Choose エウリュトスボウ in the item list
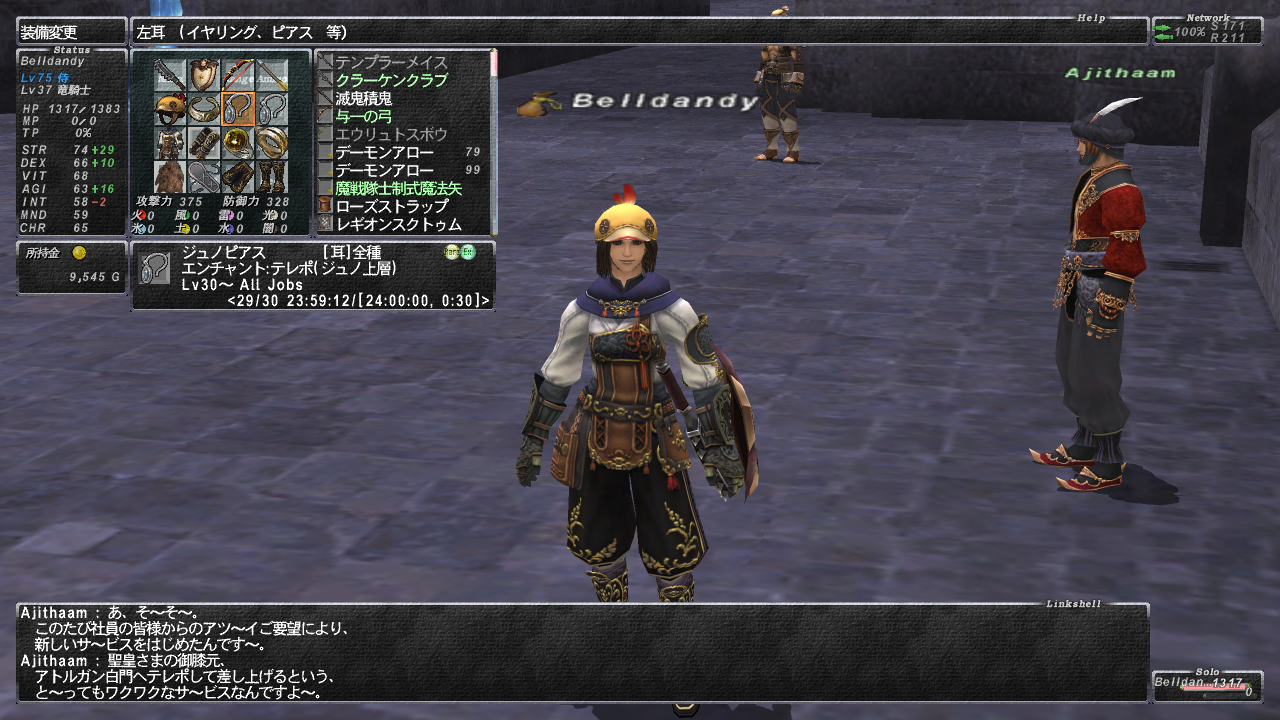This screenshot has width=1280, height=720. [391, 135]
